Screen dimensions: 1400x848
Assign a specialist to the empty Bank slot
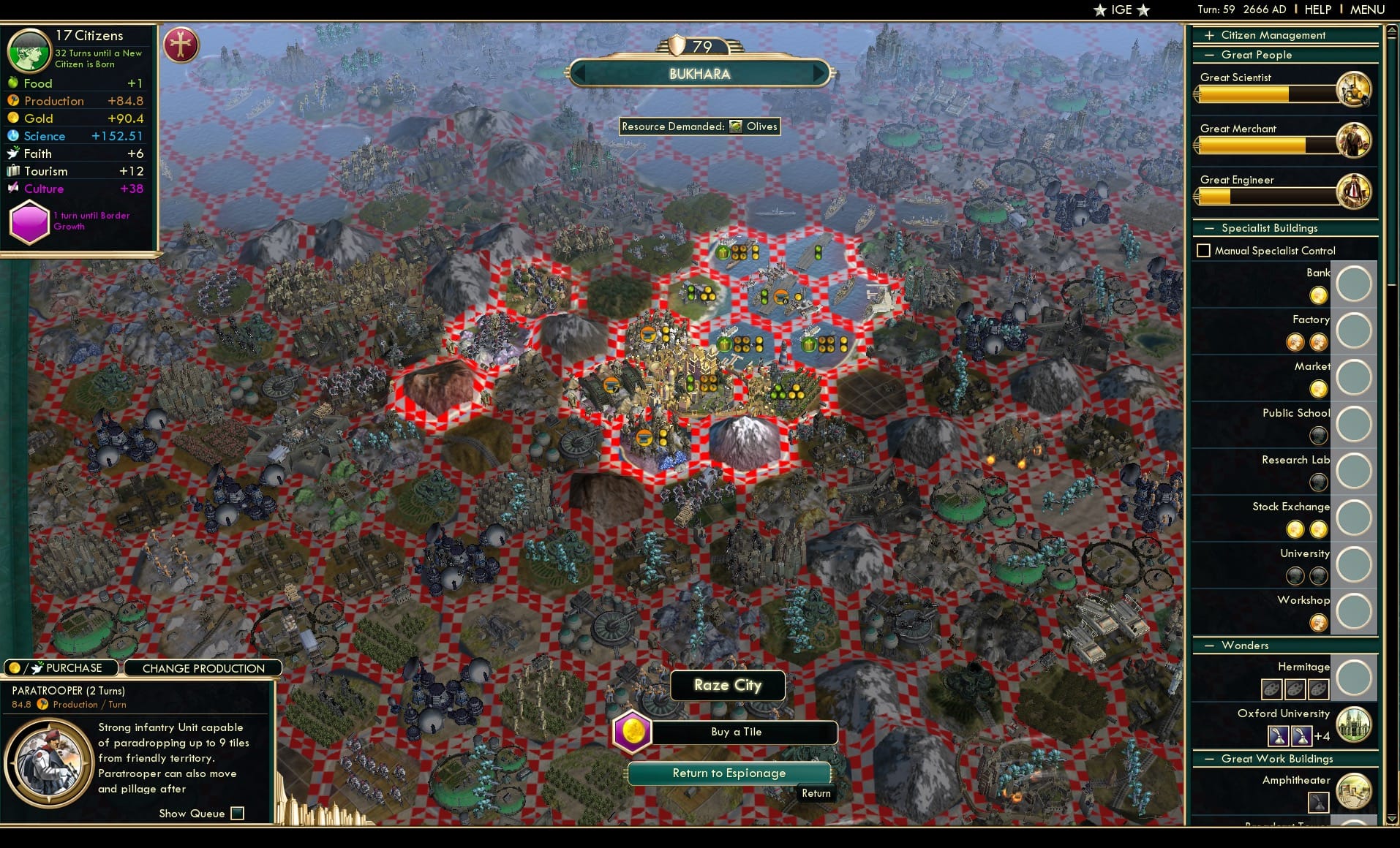(1354, 284)
